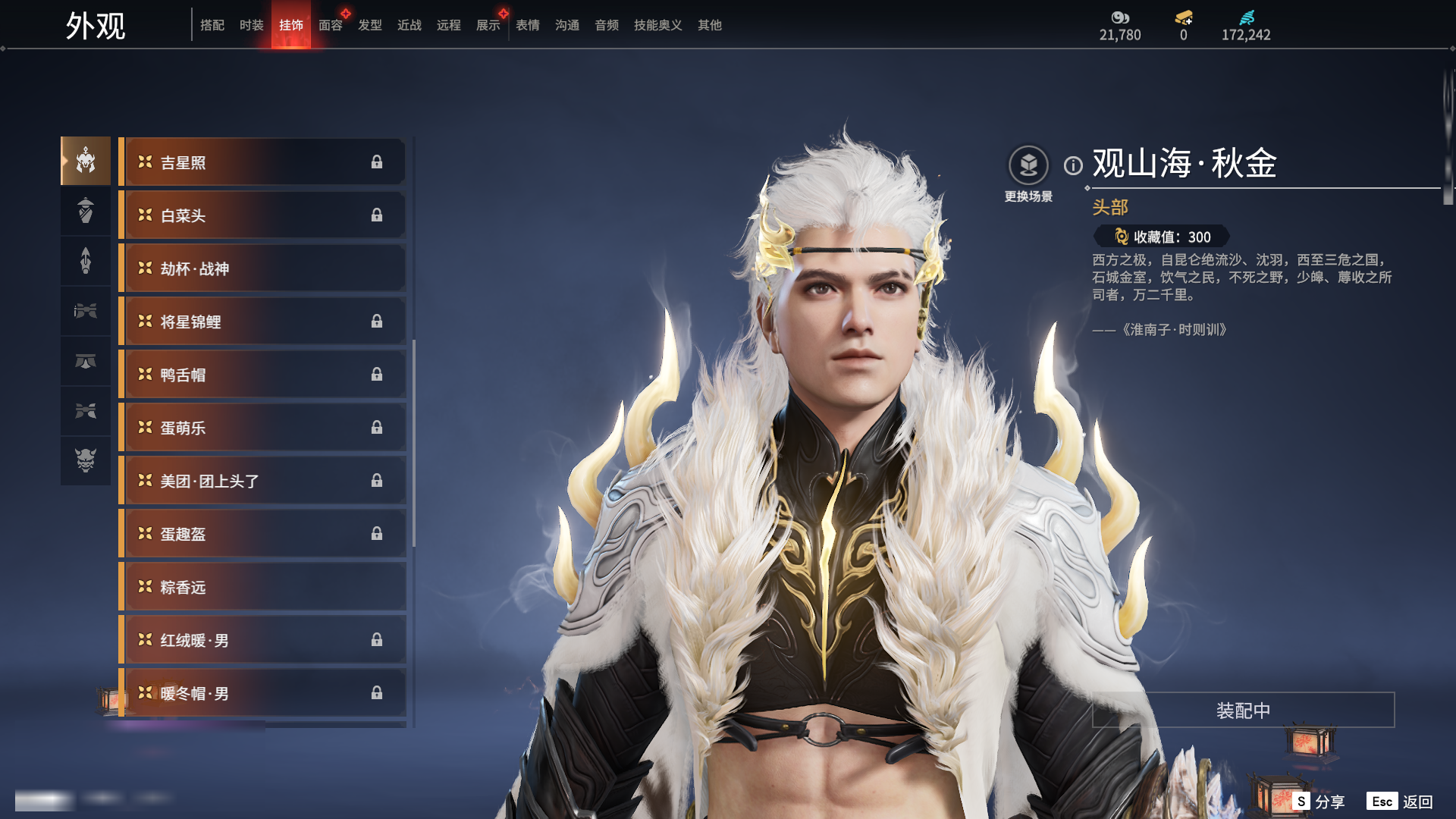Choose the 白菜头 accessory

click(262, 215)
